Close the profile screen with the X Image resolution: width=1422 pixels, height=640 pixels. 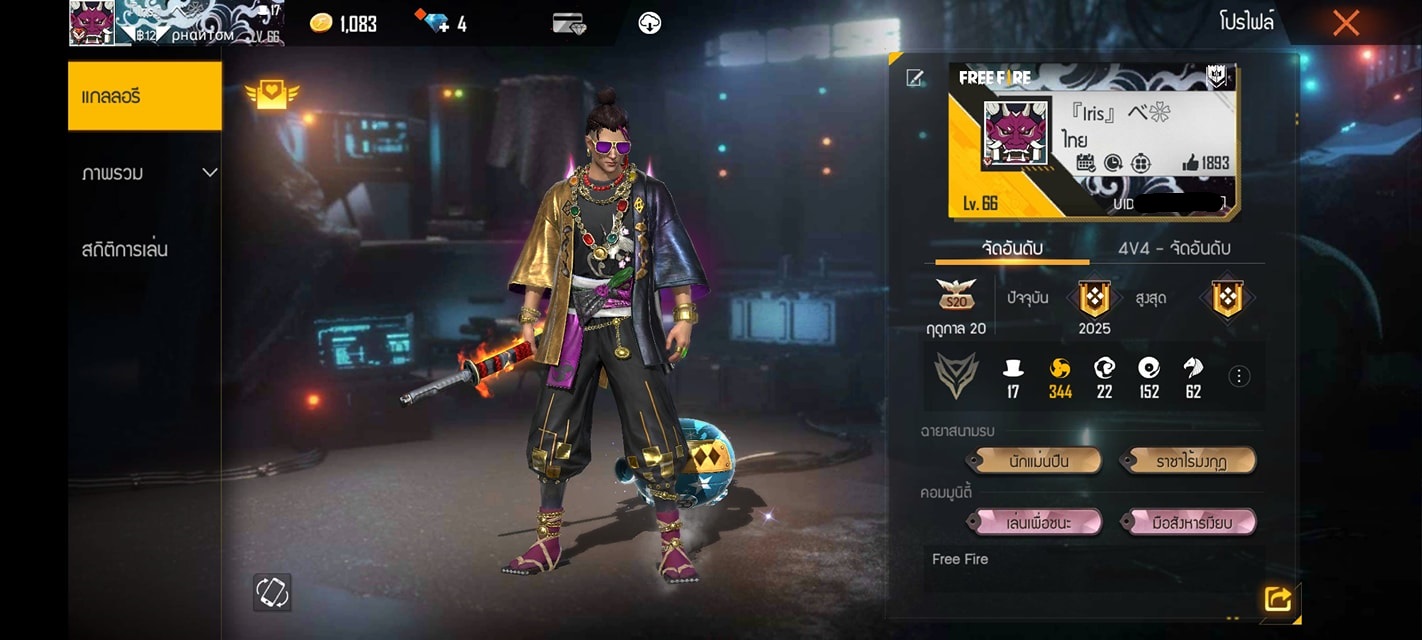1345,23
